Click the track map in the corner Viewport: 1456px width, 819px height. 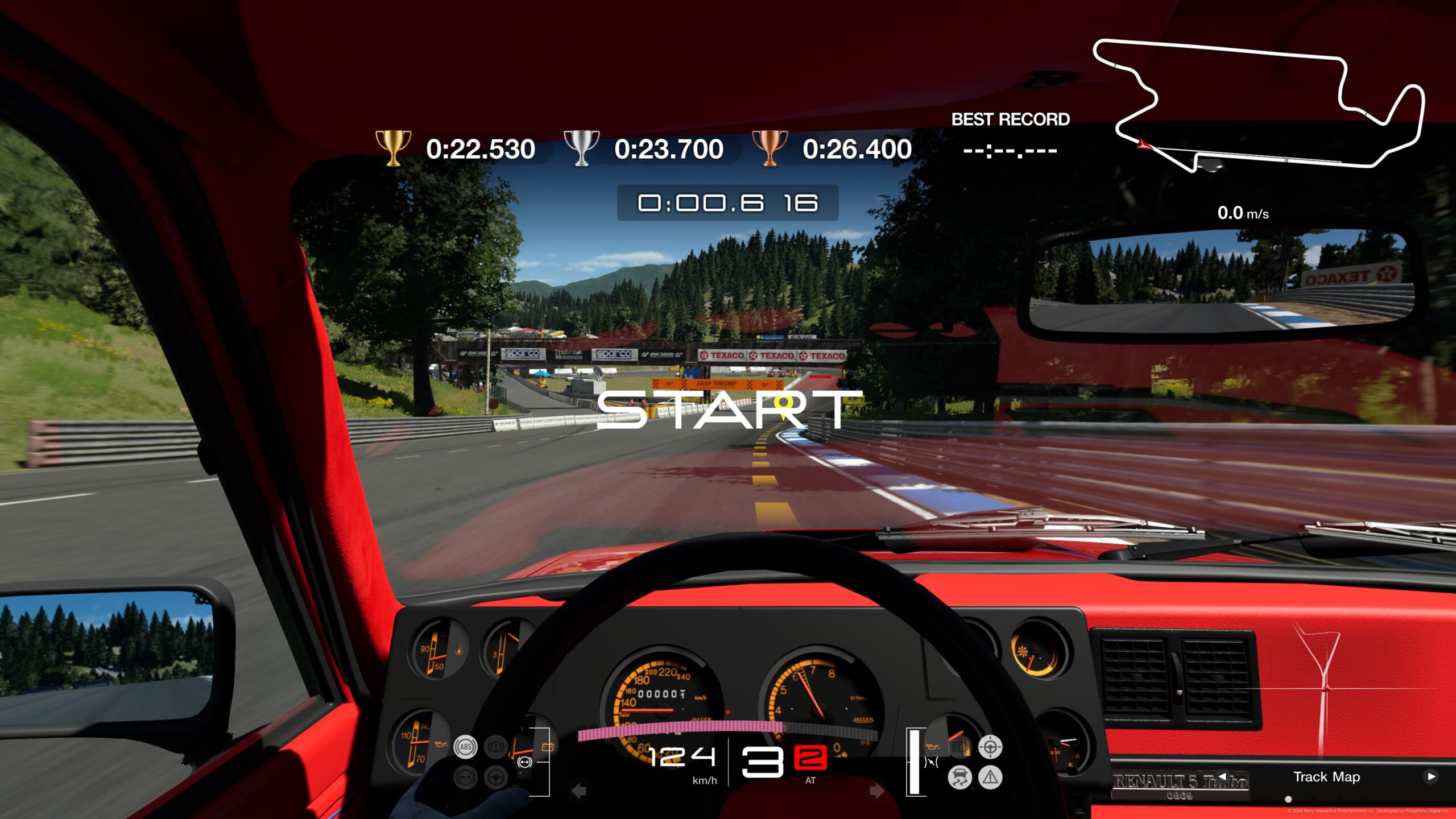tap(1257, 105)
